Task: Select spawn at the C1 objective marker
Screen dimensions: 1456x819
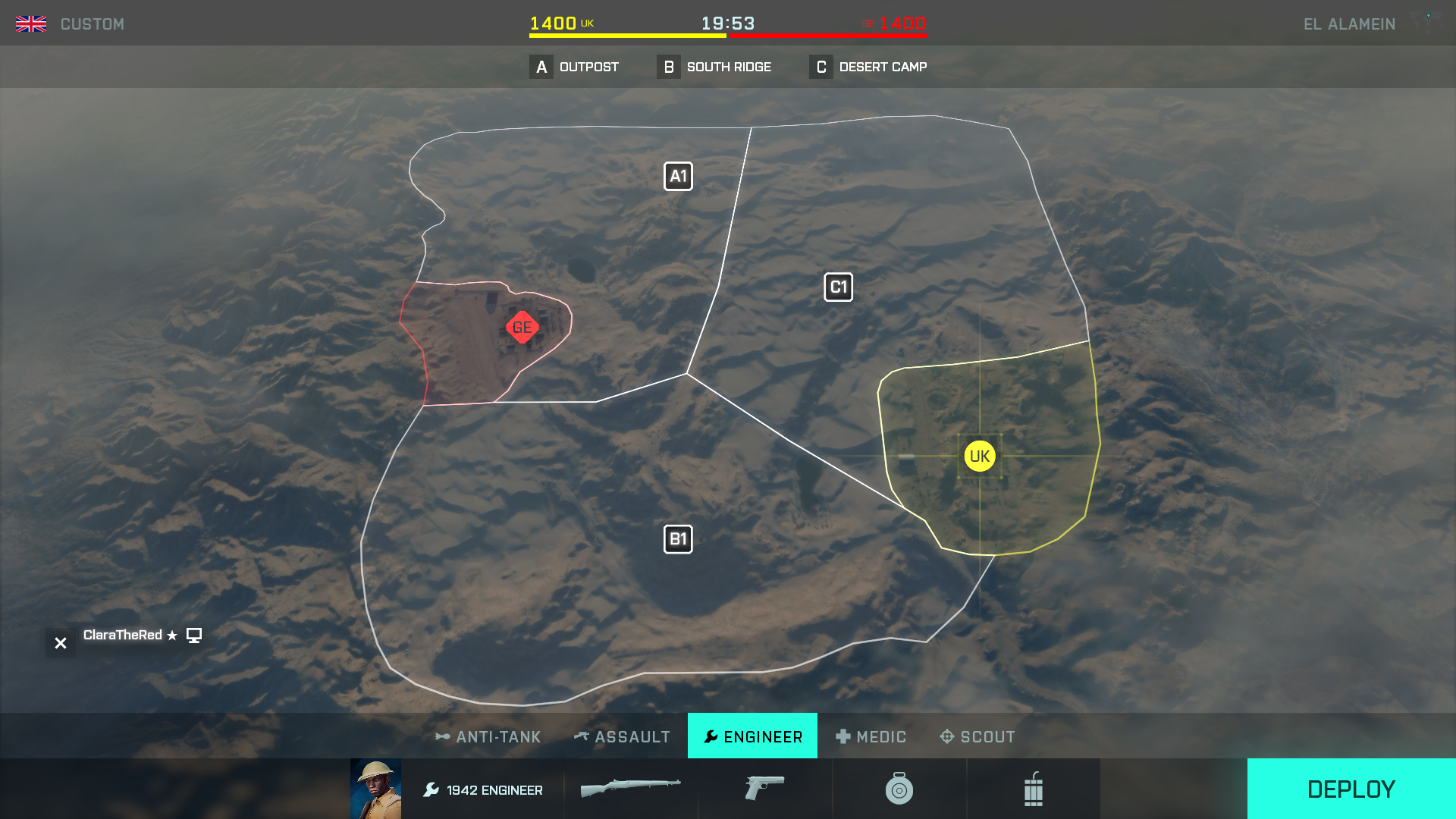Action: tap(839, 287)
